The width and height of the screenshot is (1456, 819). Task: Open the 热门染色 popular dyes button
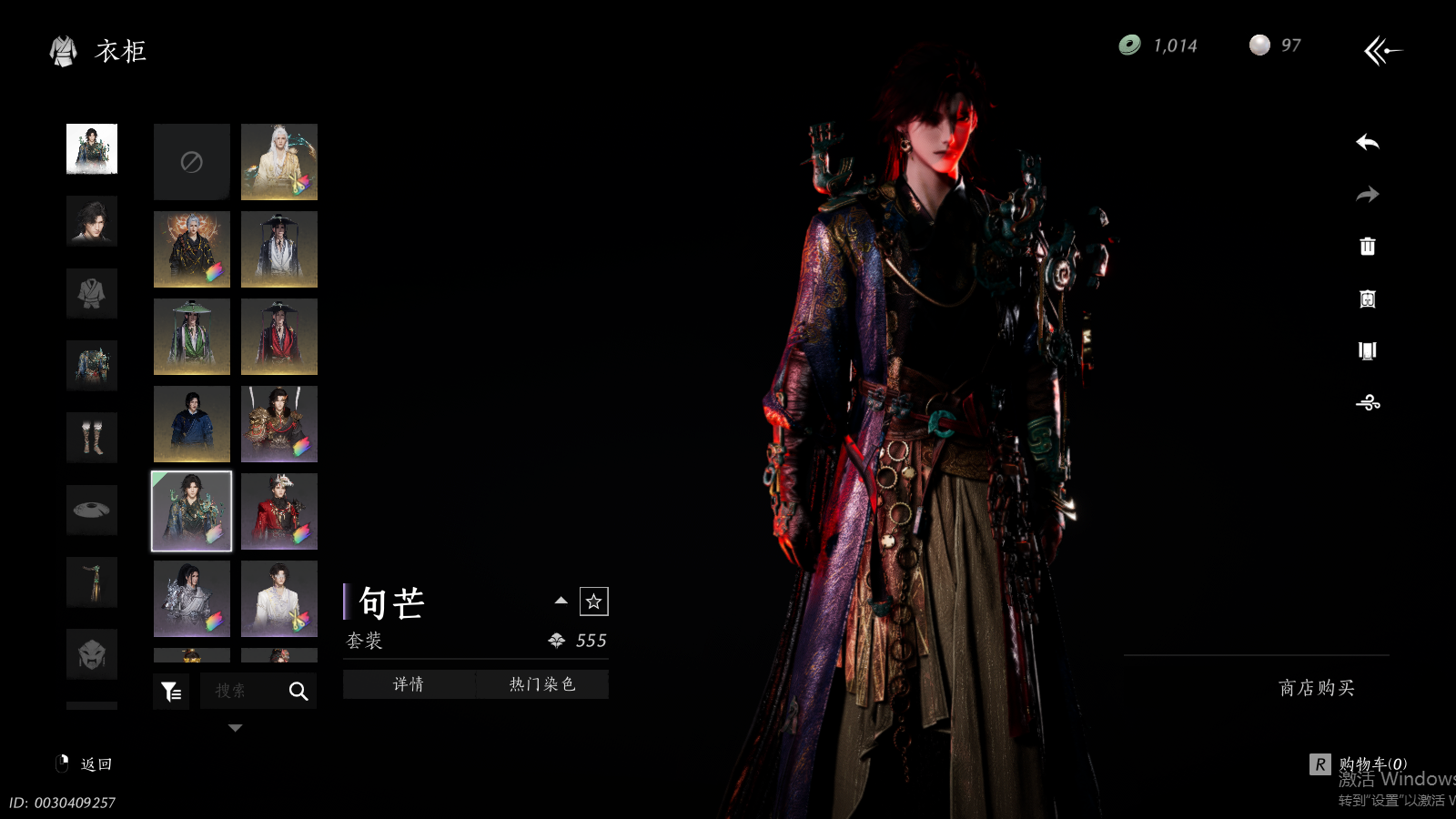pyautogui.click(x=542, y=684)
